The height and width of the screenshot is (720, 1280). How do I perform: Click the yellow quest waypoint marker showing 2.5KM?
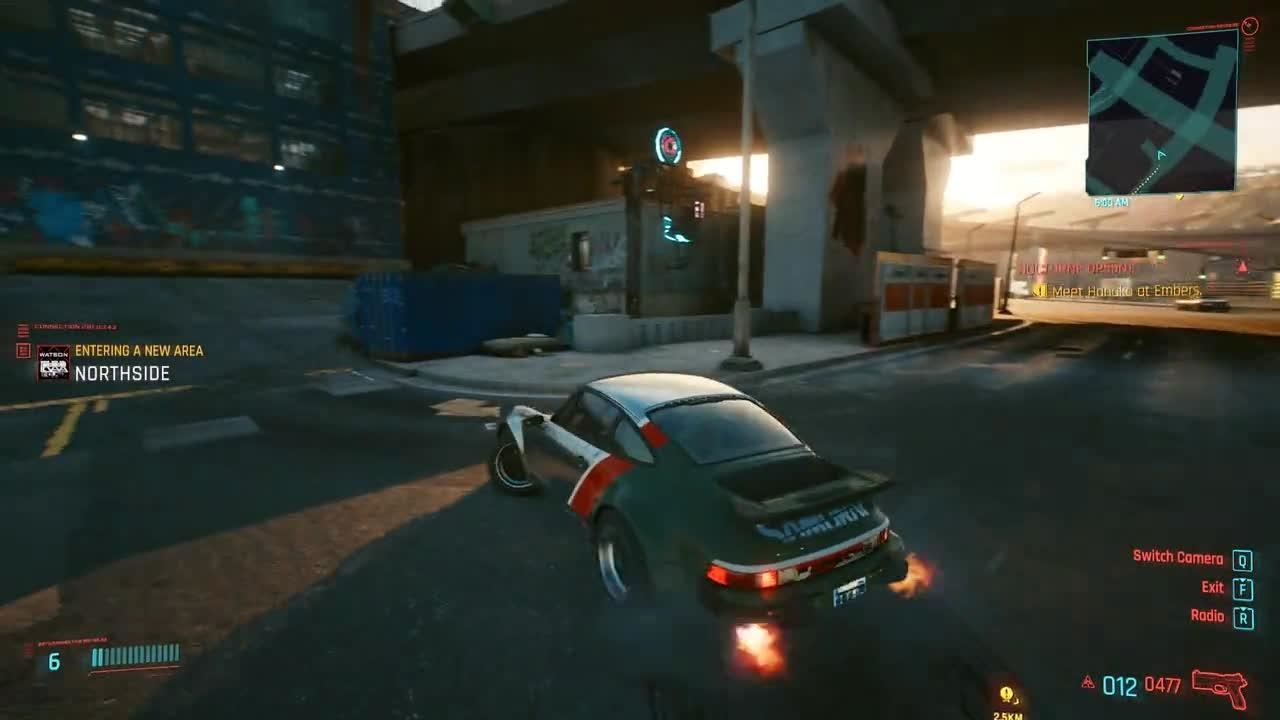tap(1007, 695)
